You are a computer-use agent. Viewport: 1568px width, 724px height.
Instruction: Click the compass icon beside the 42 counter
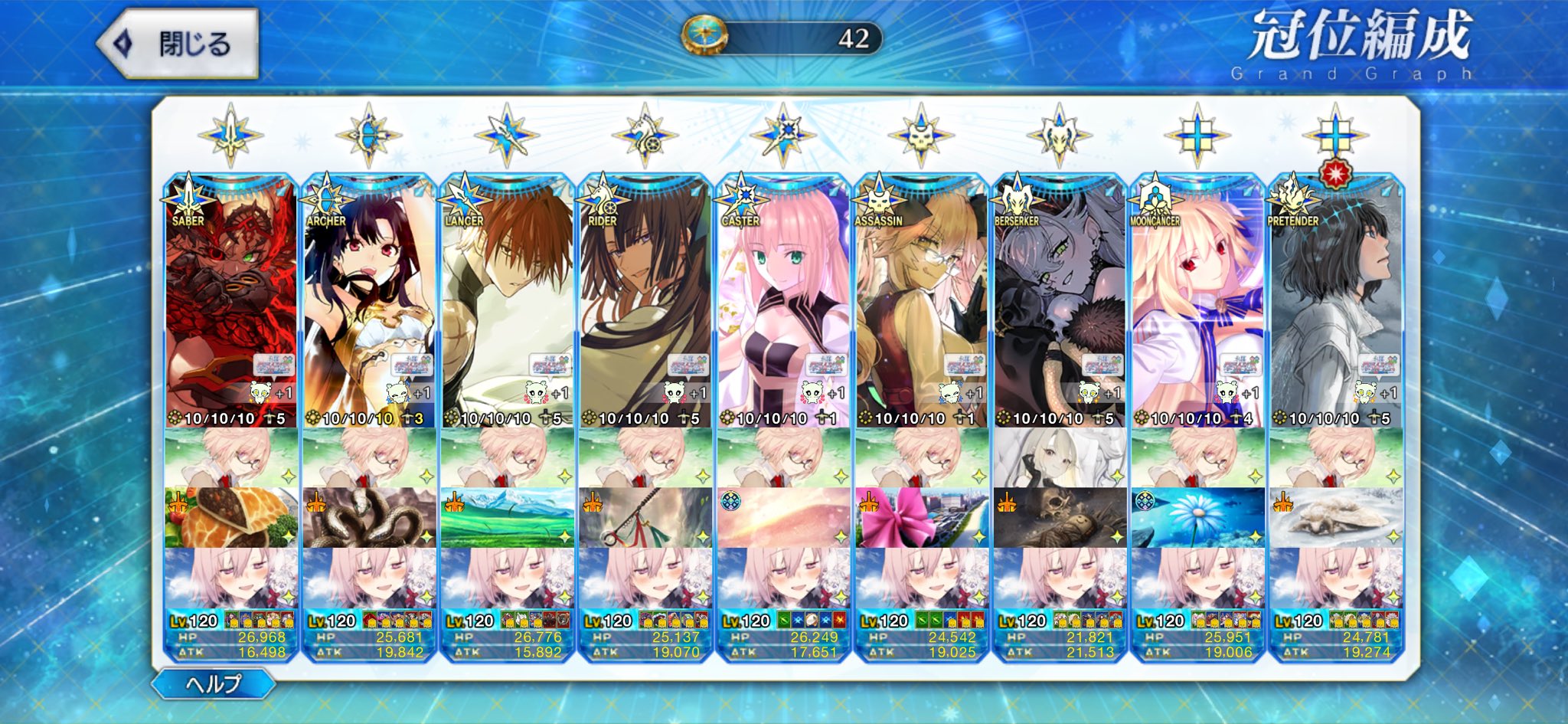tap(704, 36)
